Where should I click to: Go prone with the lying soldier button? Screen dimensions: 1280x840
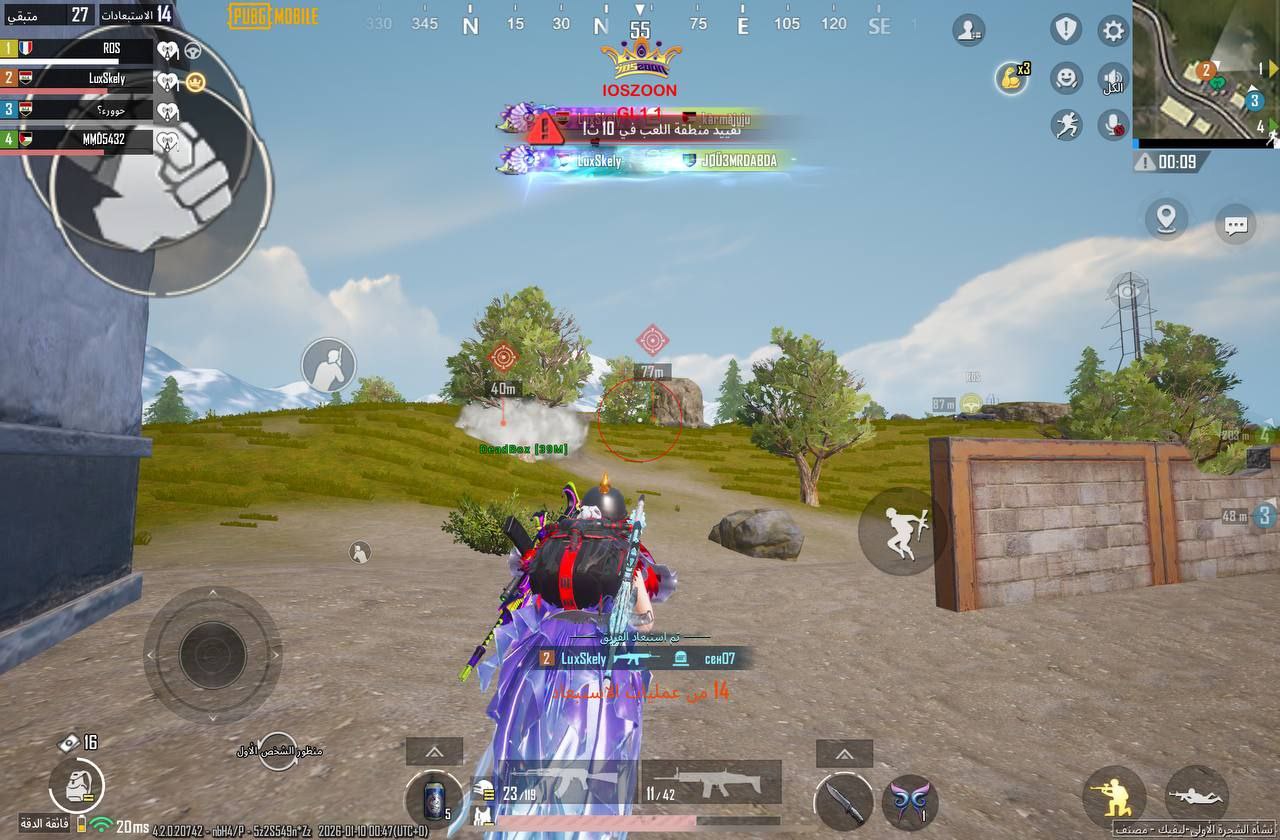pos(1196,797)
